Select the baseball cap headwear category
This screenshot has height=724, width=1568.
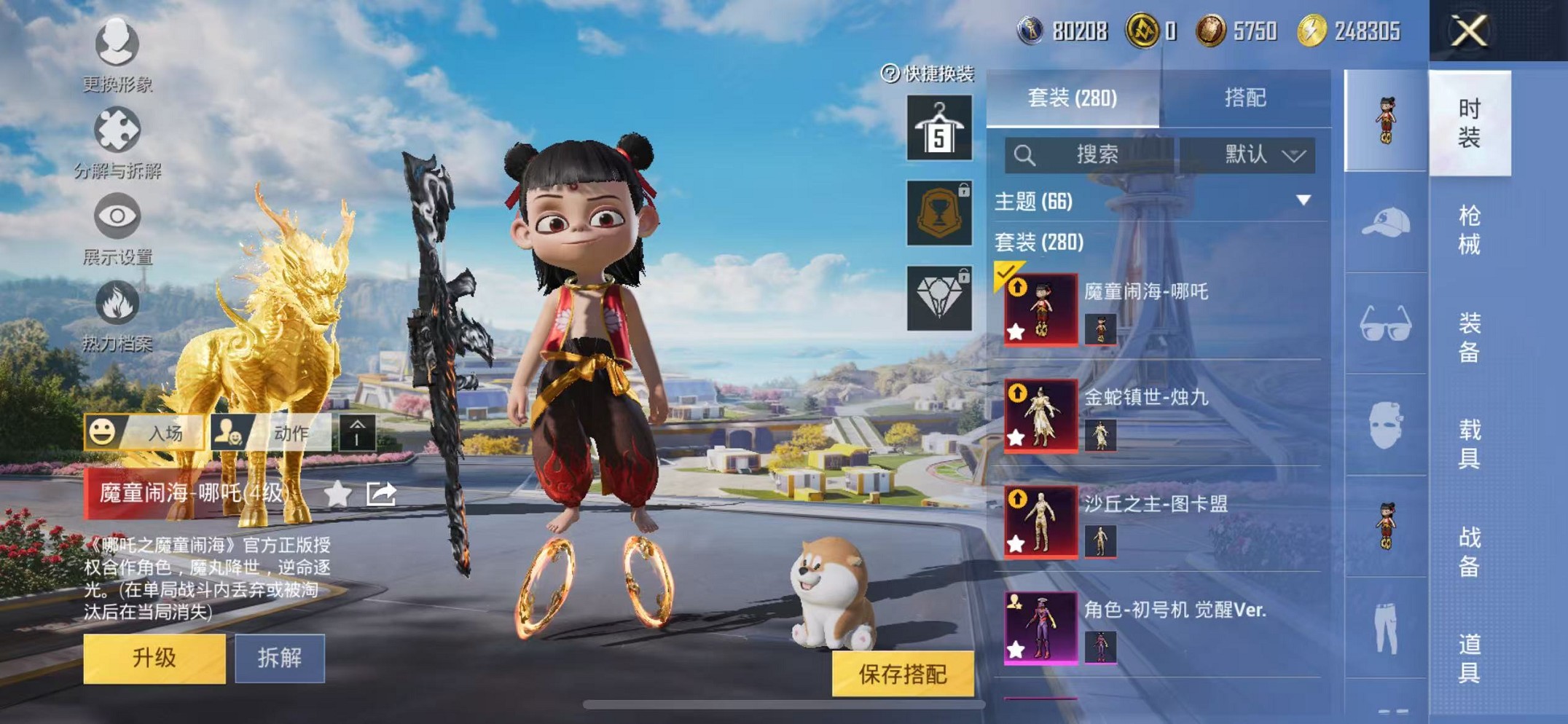1386,222
